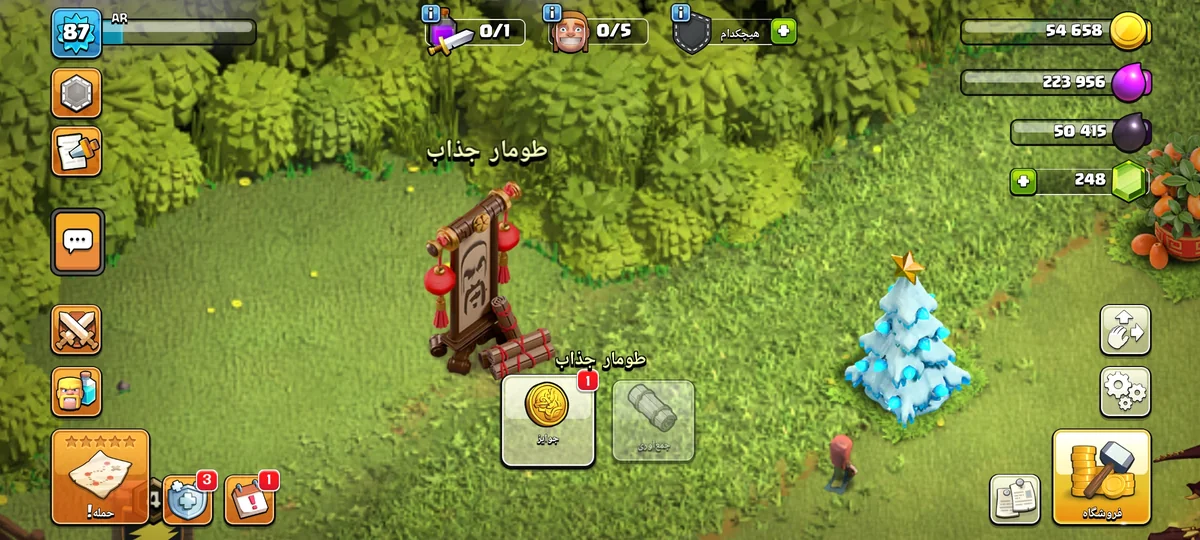Show info for the builder 0/5 counter
1200x540 pixels.
click(551, 14)
